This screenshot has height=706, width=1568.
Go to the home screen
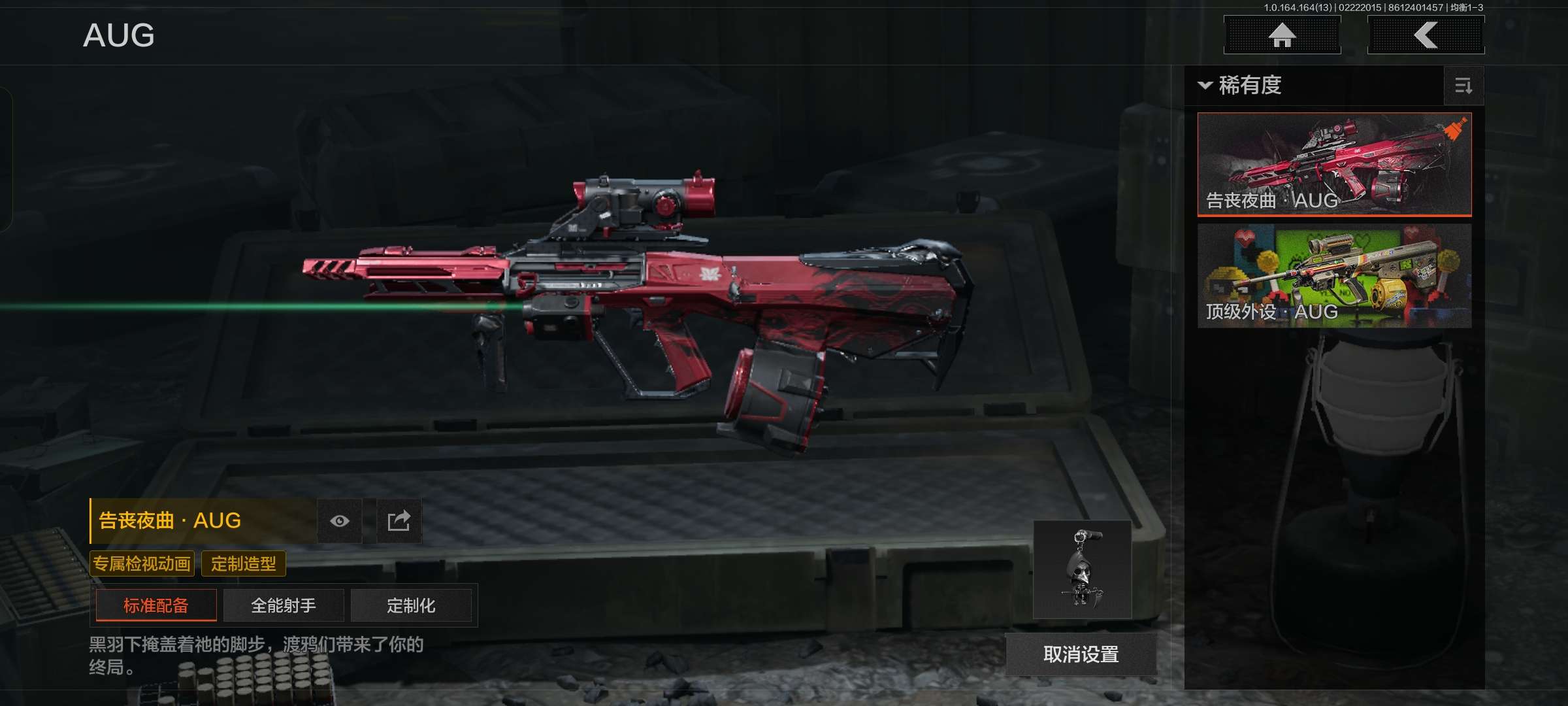[x=1282, y=35]
